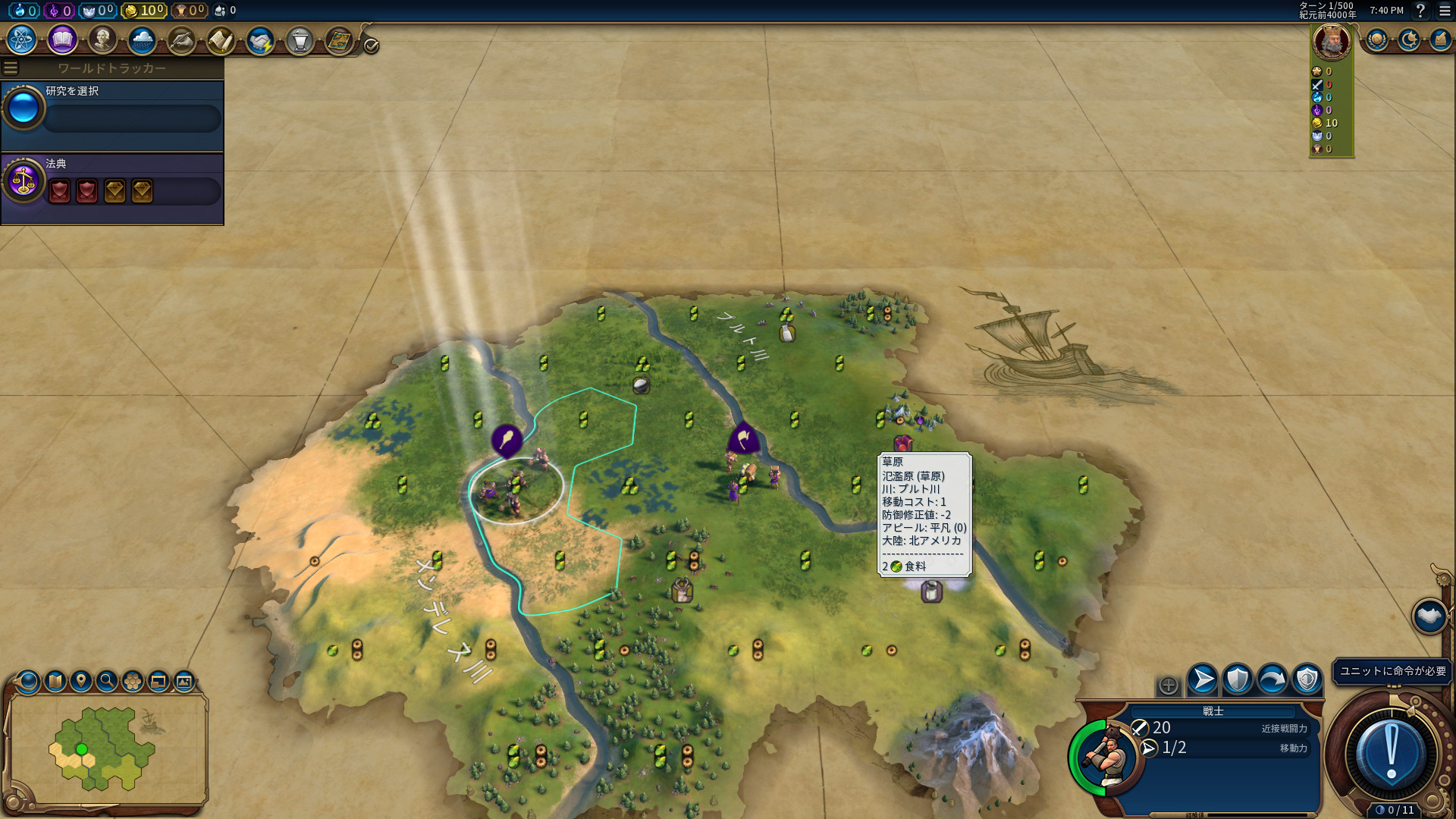
Task: Open the climate rain cloud screen
Action: tap(142, 39)
